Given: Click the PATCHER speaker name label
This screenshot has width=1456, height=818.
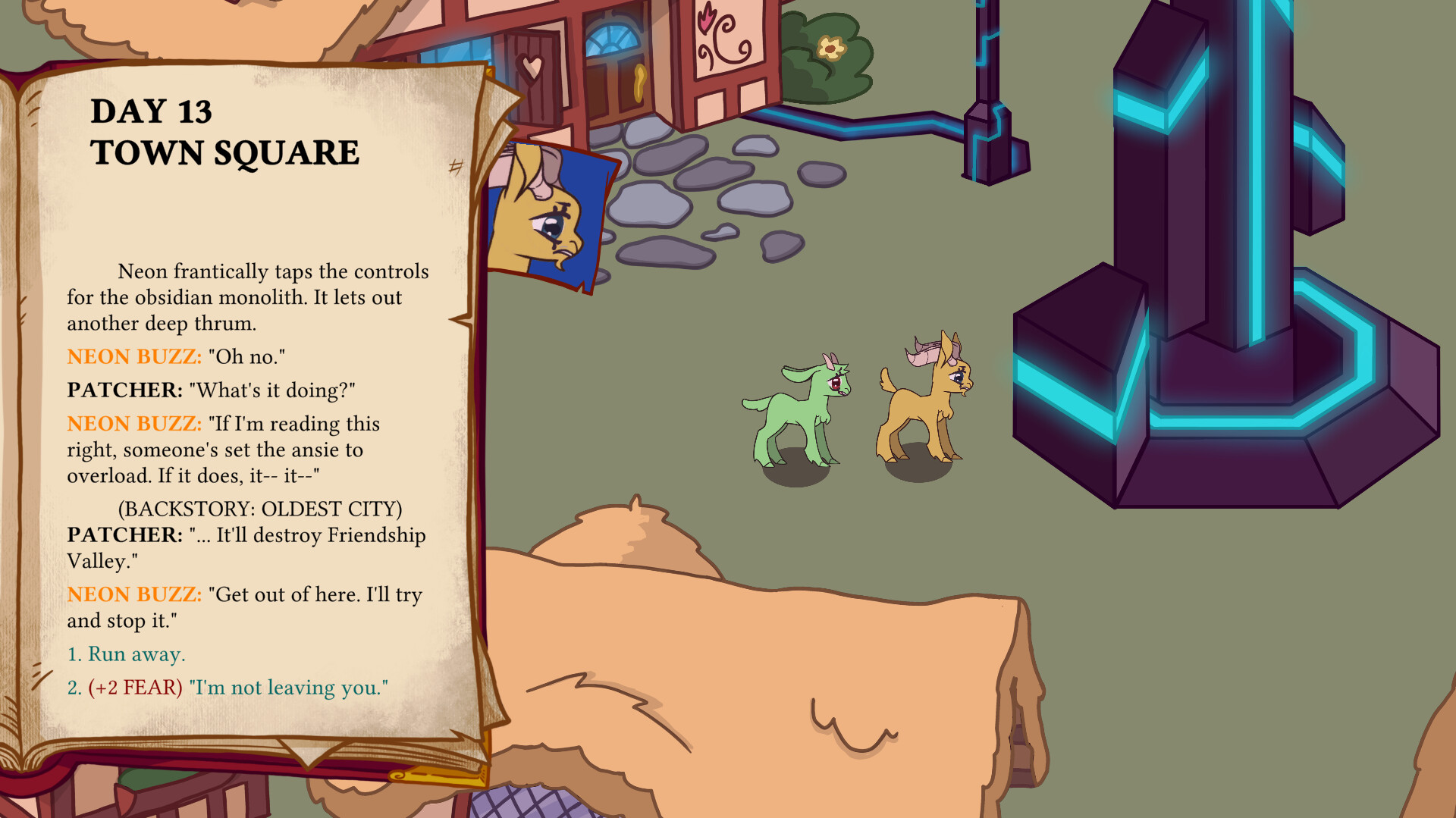Looking at the screenshot, I should click(123, 390).
